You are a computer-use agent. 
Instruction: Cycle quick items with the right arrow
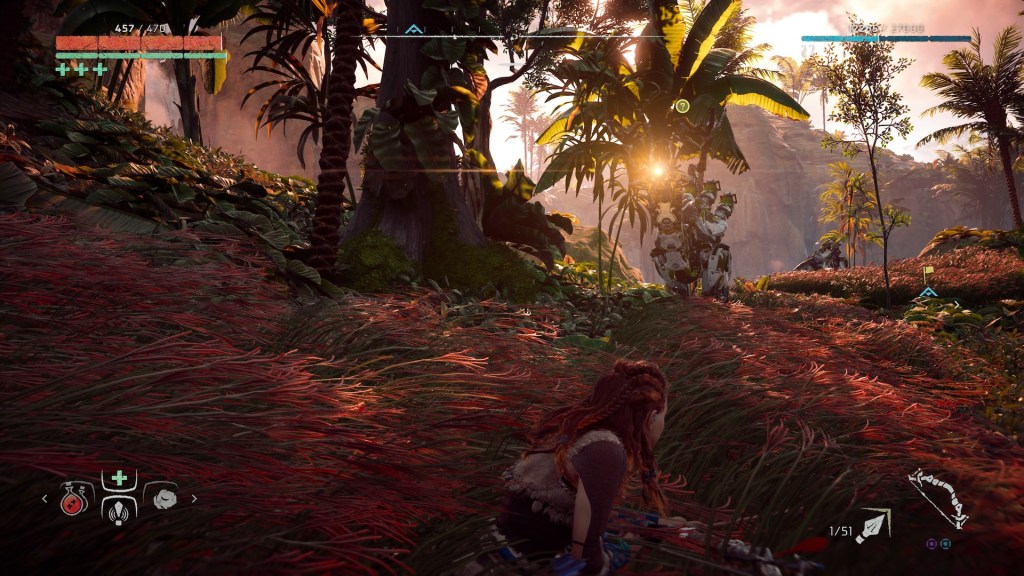194,498
